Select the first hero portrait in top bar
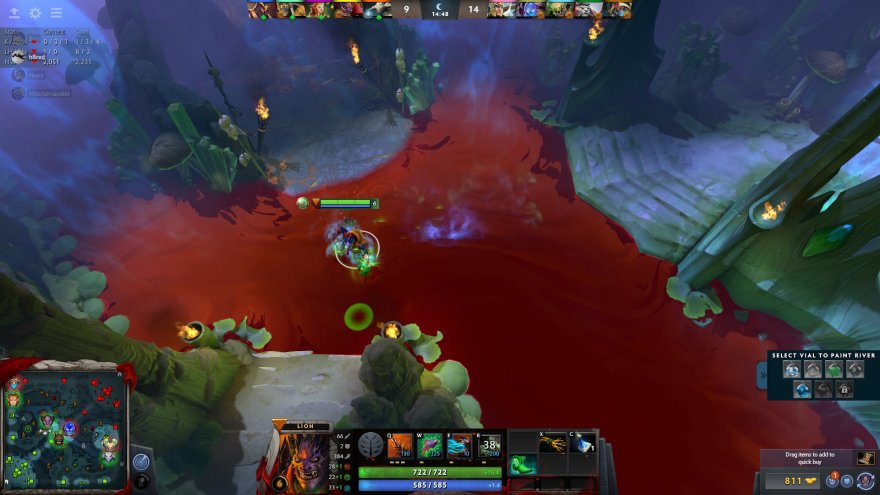Viewport: 880px width, 495px height. click(260, 9)
